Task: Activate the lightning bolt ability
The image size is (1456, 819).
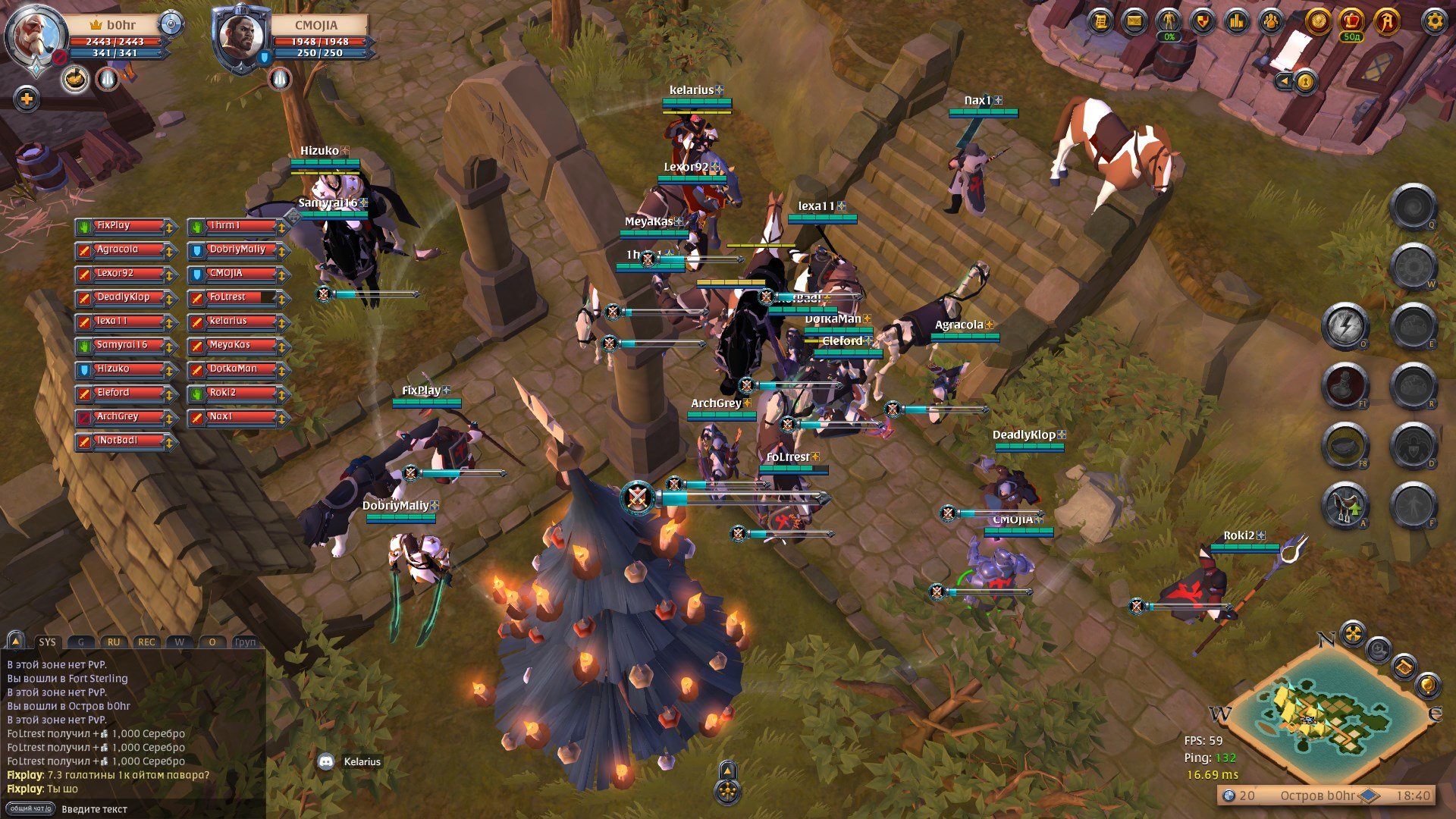Action: tap(1345, 326)
